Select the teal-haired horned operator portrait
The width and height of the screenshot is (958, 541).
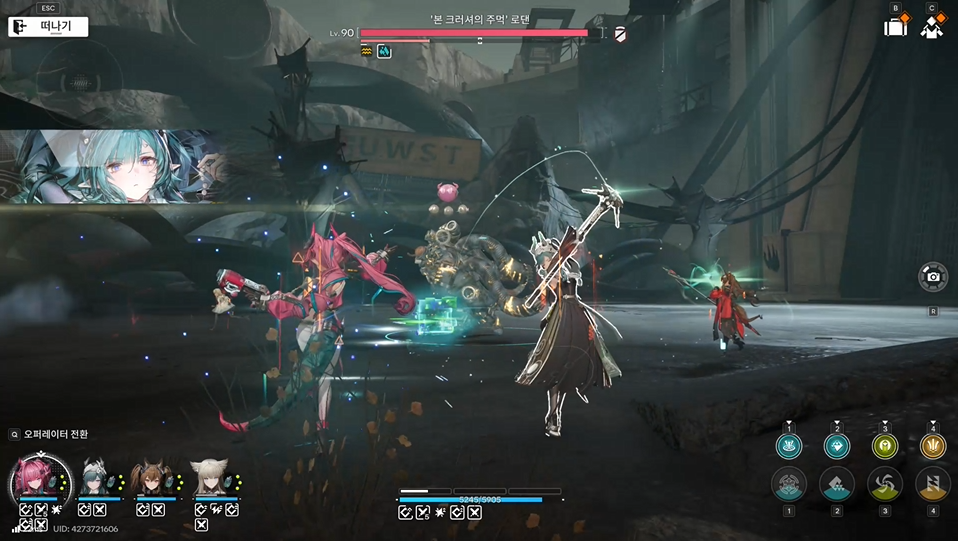(x=97, y=479)
